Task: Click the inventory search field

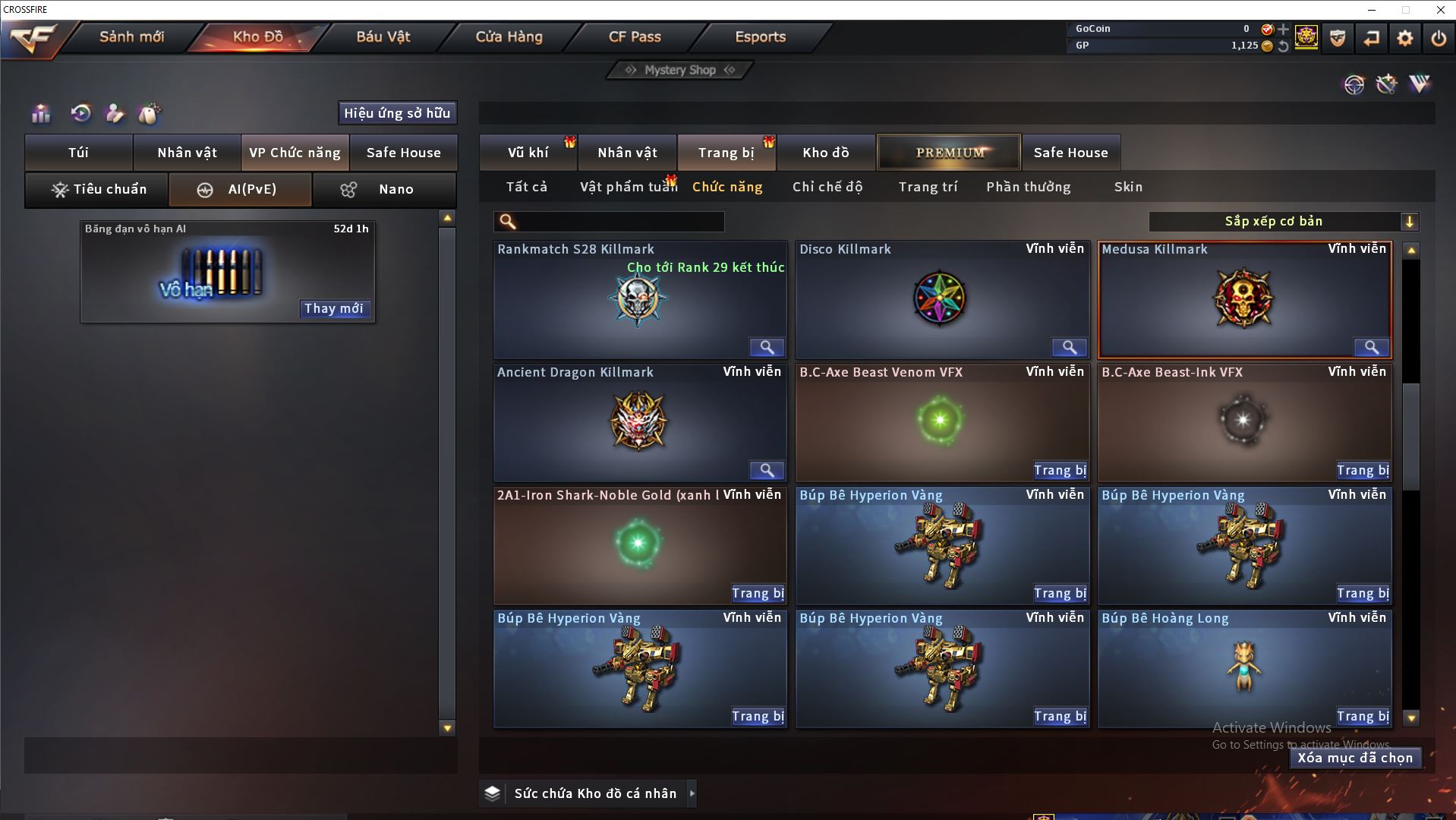Action: tap(619, 222)
